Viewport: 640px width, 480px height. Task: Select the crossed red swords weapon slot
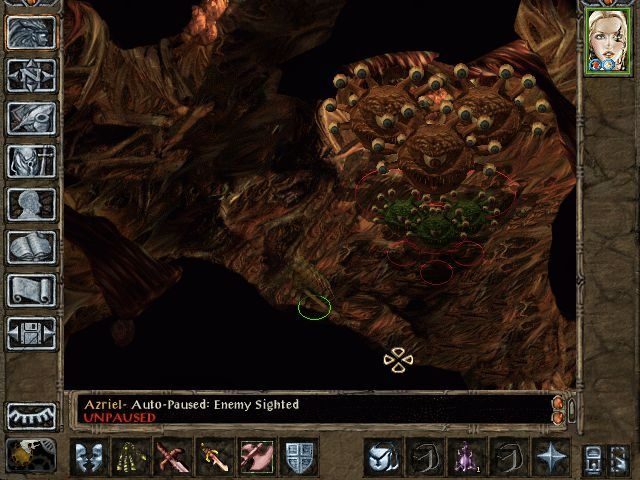tap(173, 457)
